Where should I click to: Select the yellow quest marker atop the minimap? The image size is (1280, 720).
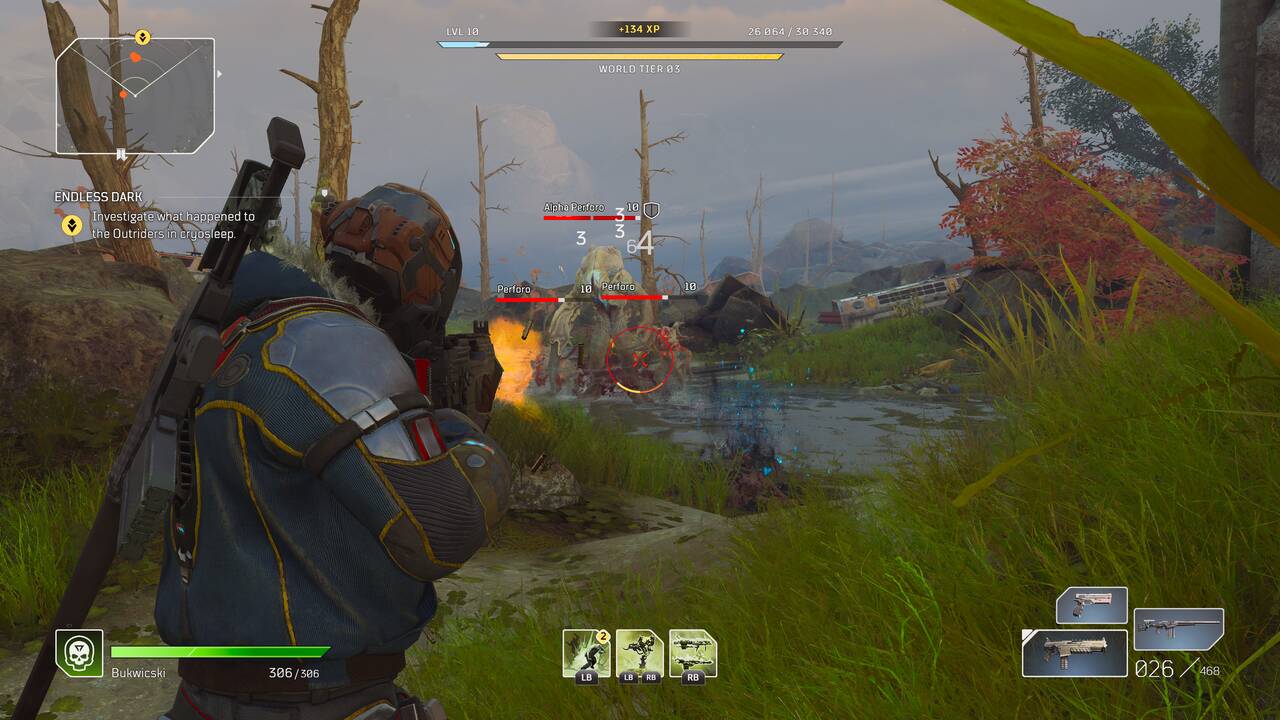[142, 38]
